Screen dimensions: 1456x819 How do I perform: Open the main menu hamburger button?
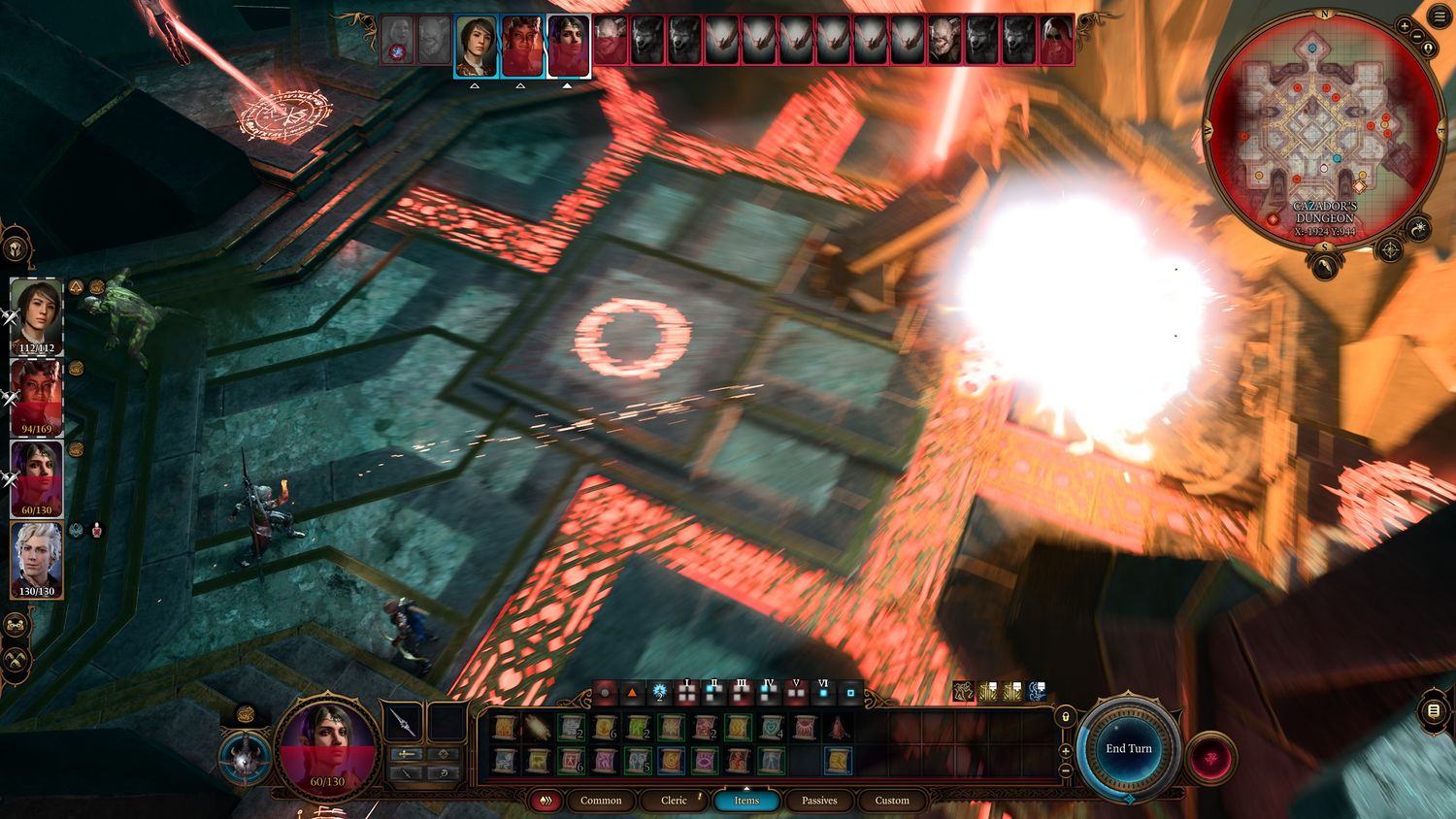pyautogui.click(x=1439, y=16)
